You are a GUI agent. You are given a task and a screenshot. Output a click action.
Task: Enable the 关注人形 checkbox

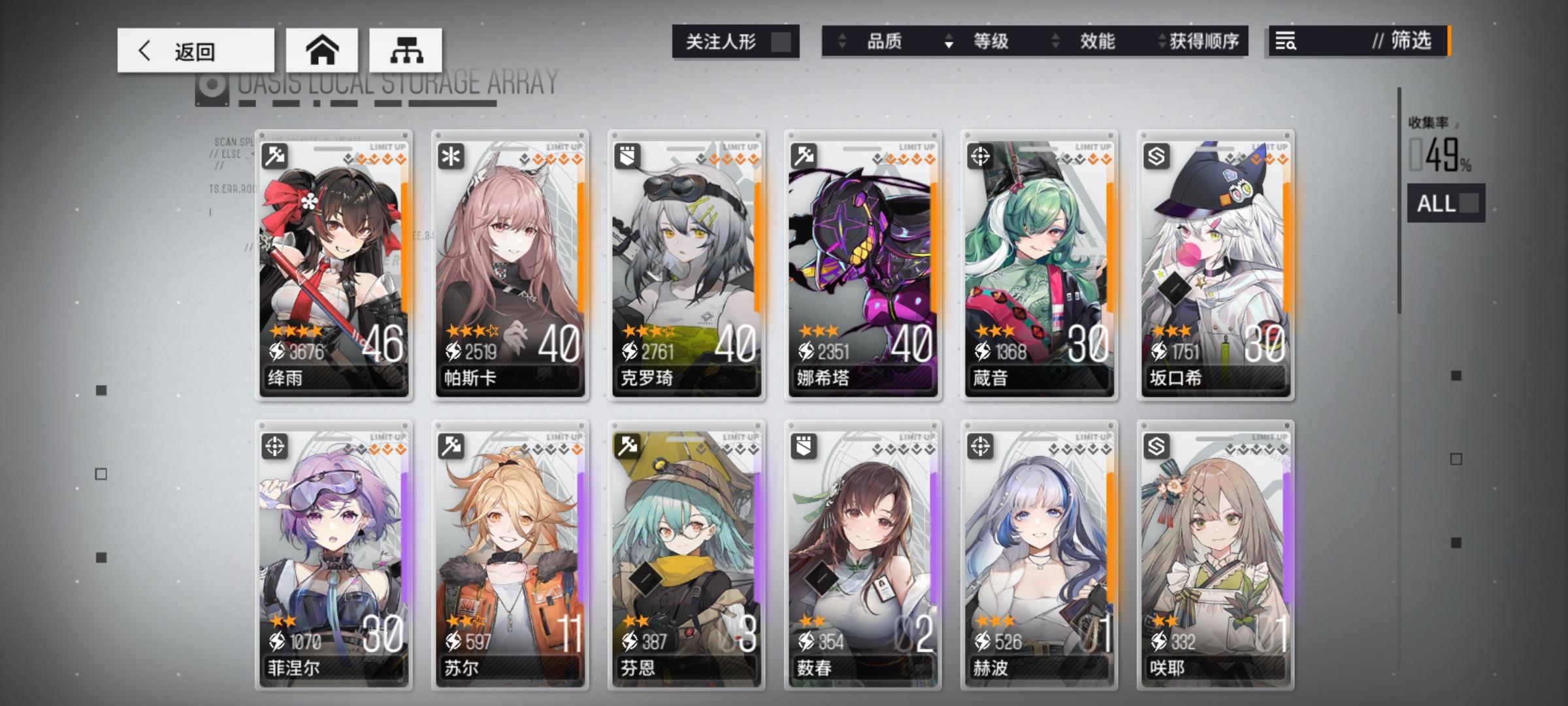(x=781, y=41)
